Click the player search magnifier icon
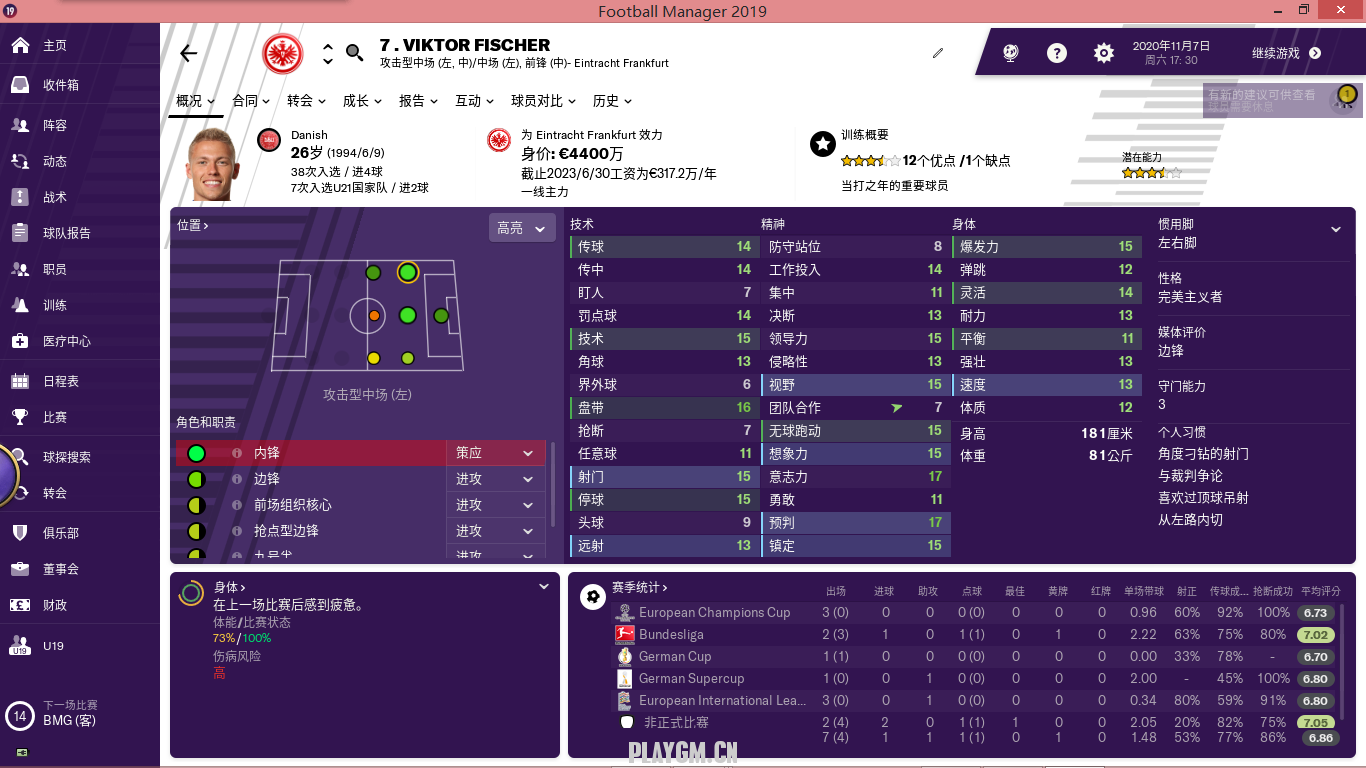This screenshot has height=768, width=1366. 355,53
